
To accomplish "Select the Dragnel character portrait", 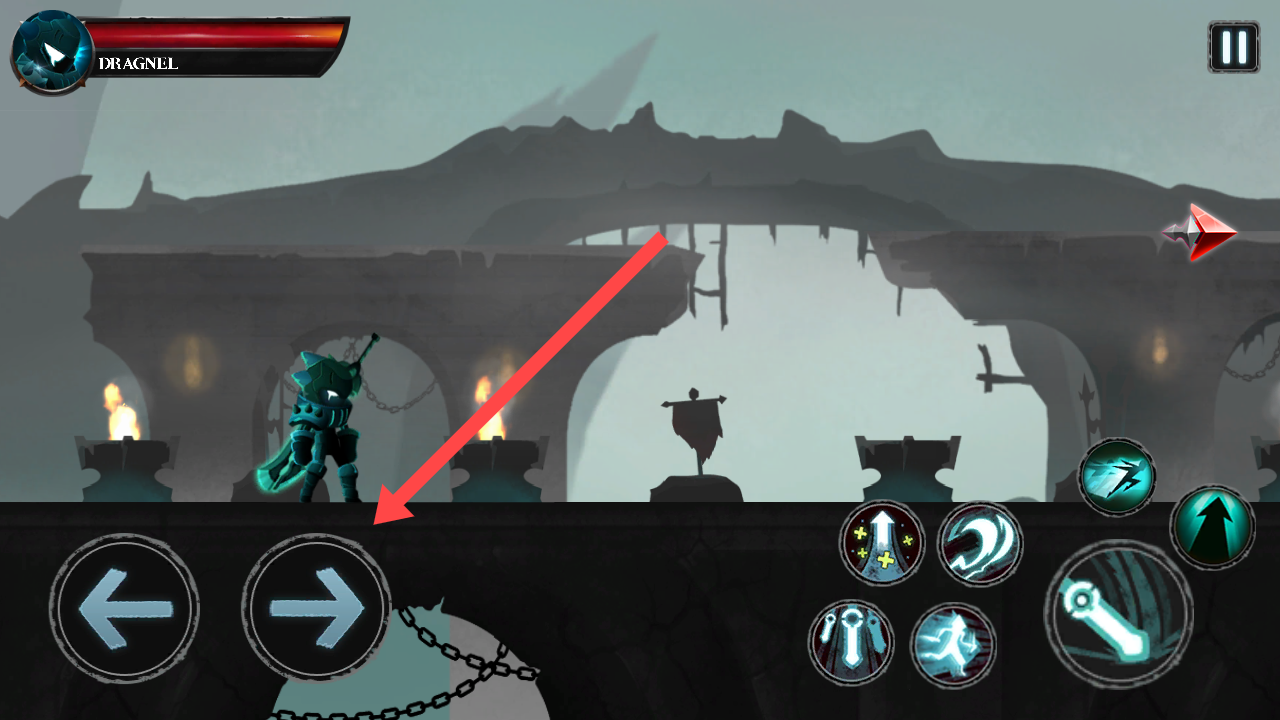I will tap(51, 52).
